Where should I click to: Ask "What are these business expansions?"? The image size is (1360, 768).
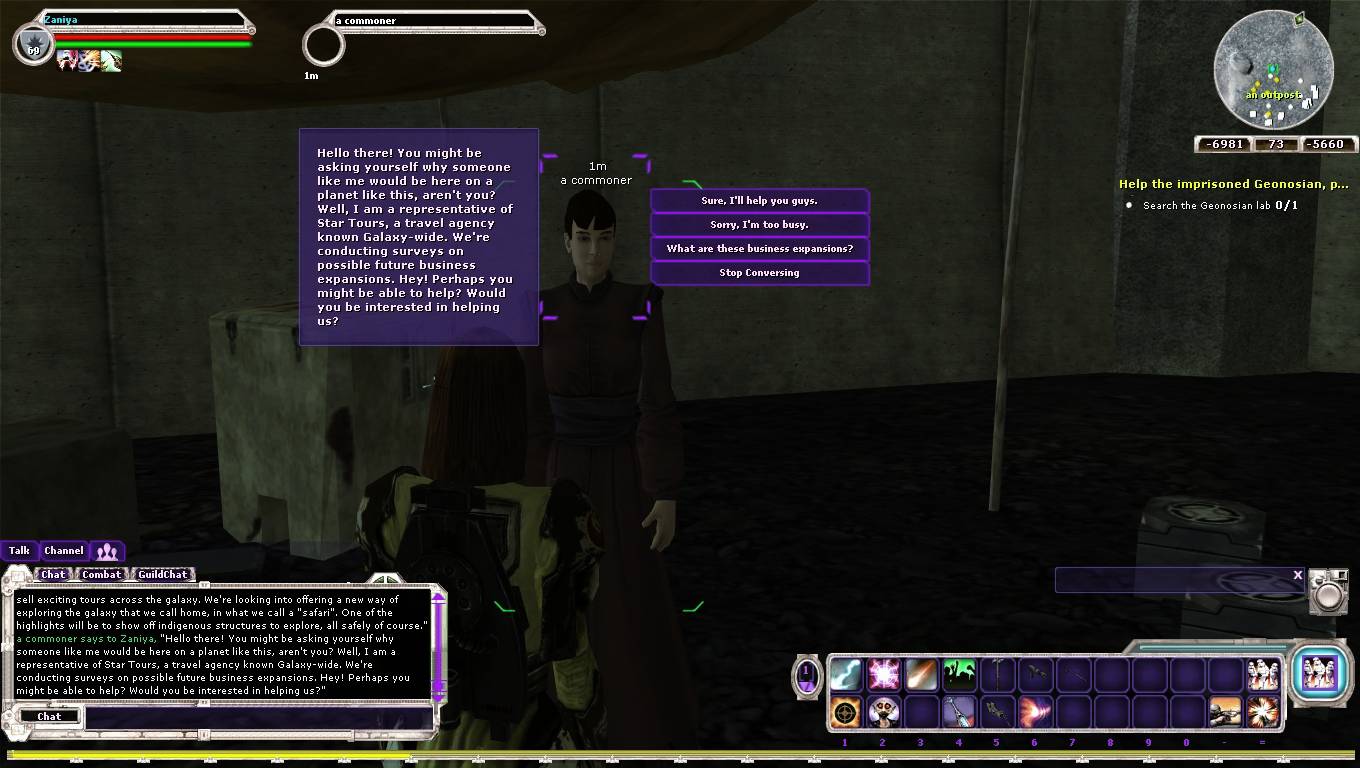(760, 248)
